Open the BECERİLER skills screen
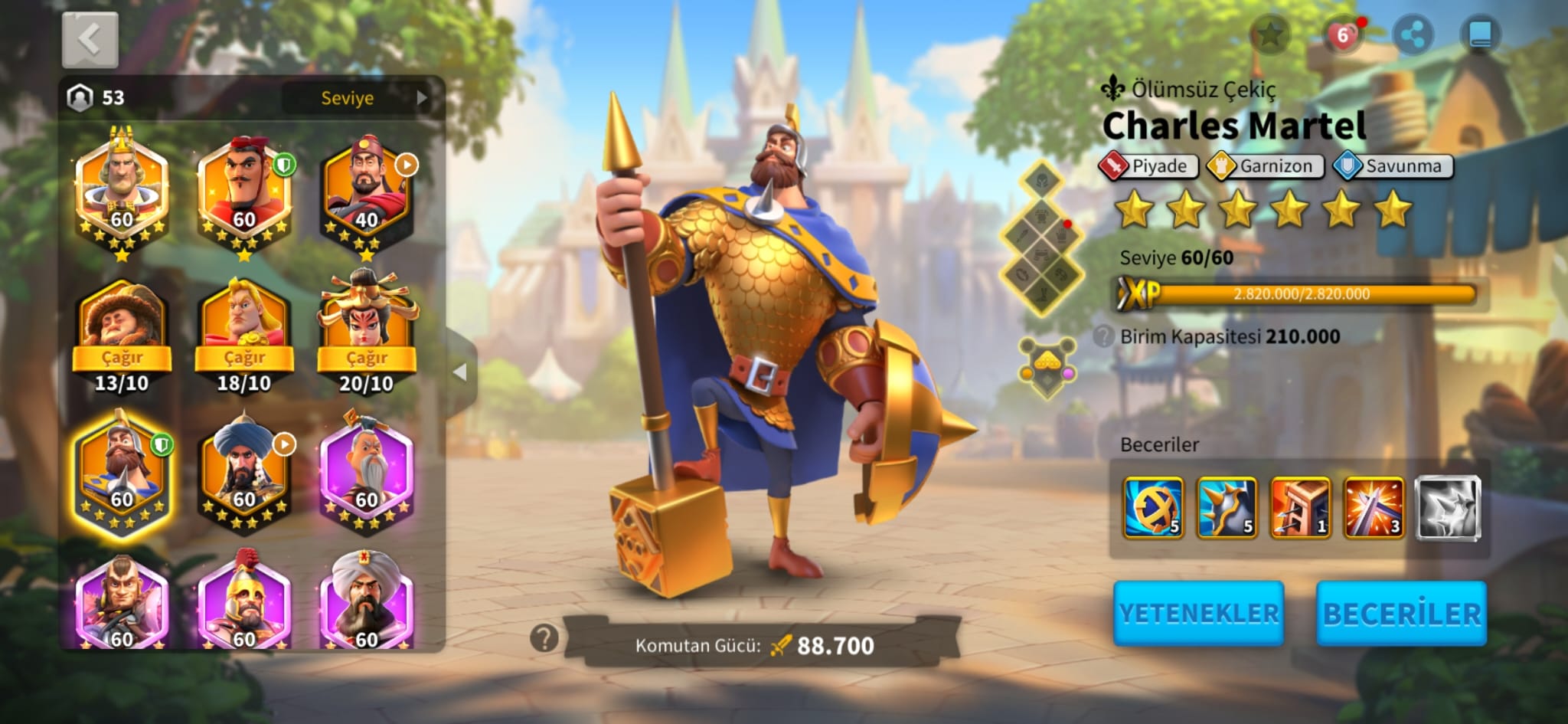The image size is (1568, 724). [x=1401, y=613]
